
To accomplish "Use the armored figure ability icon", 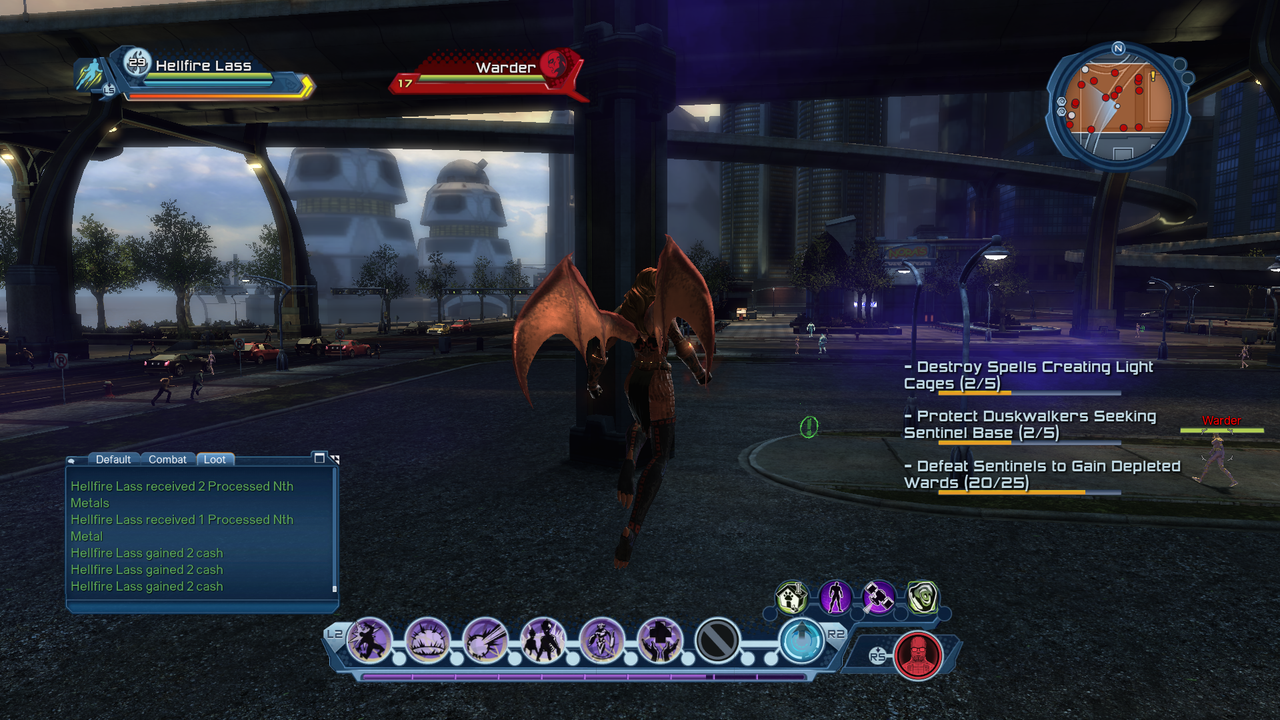I will point(602,640).
